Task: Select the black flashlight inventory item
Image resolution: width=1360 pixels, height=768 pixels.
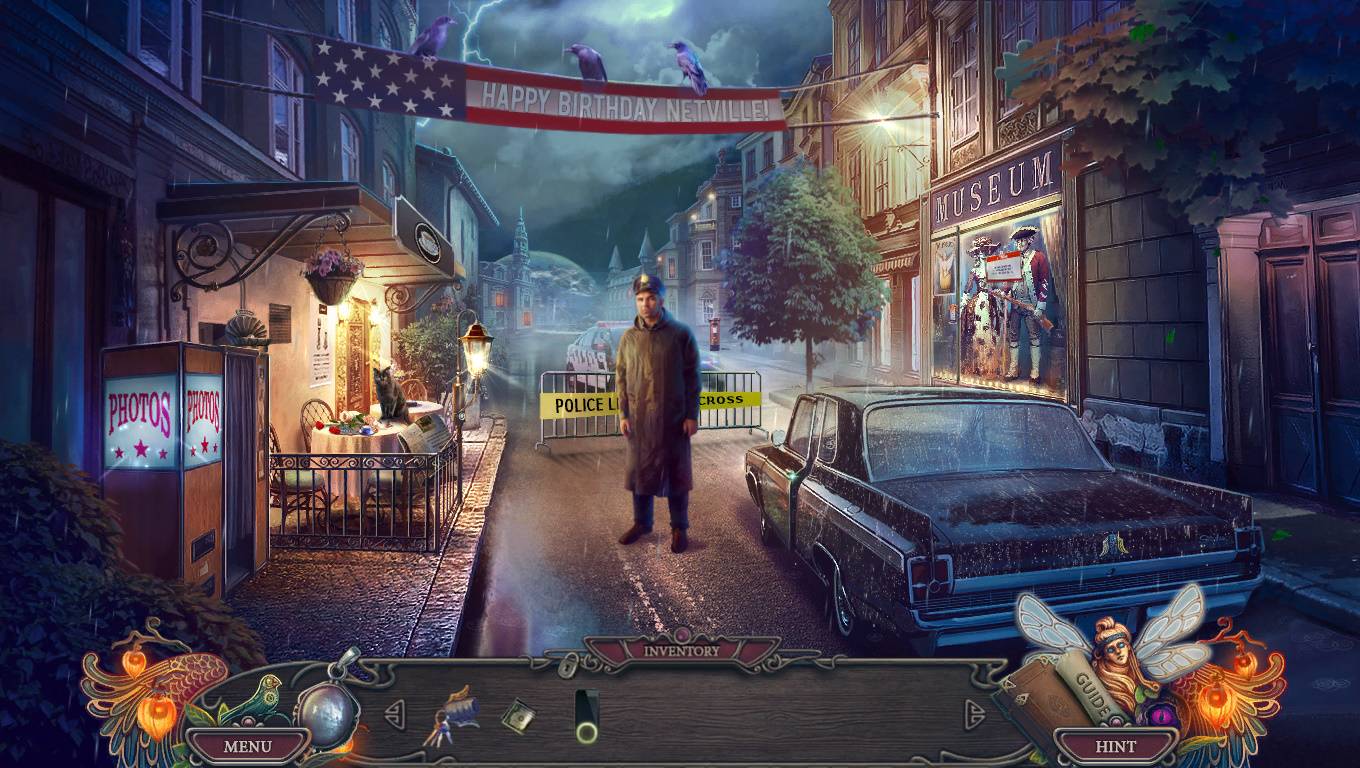Action: (x=586, y=716)
